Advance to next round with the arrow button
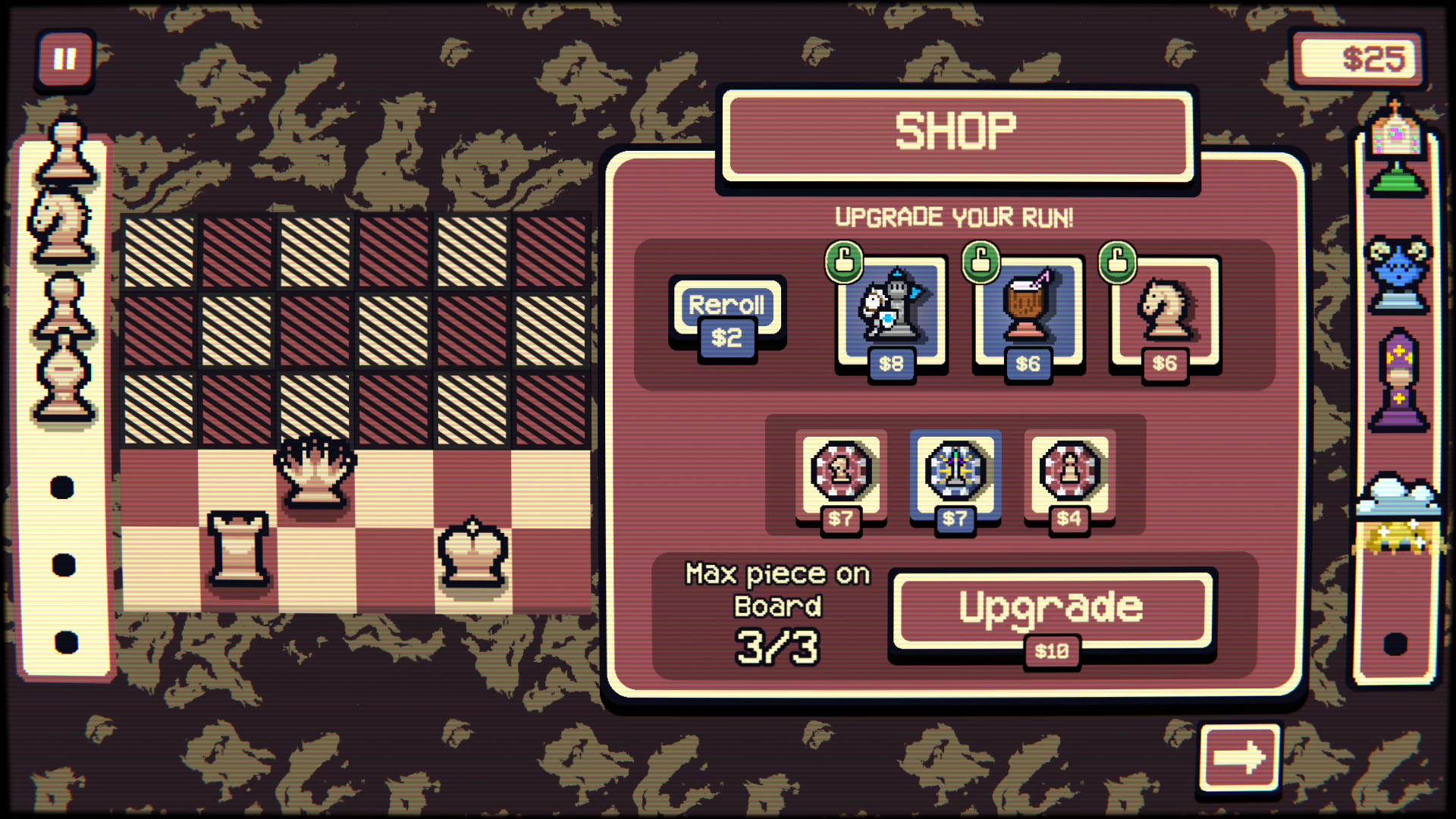1456x819 pixels. [1241, 758]
